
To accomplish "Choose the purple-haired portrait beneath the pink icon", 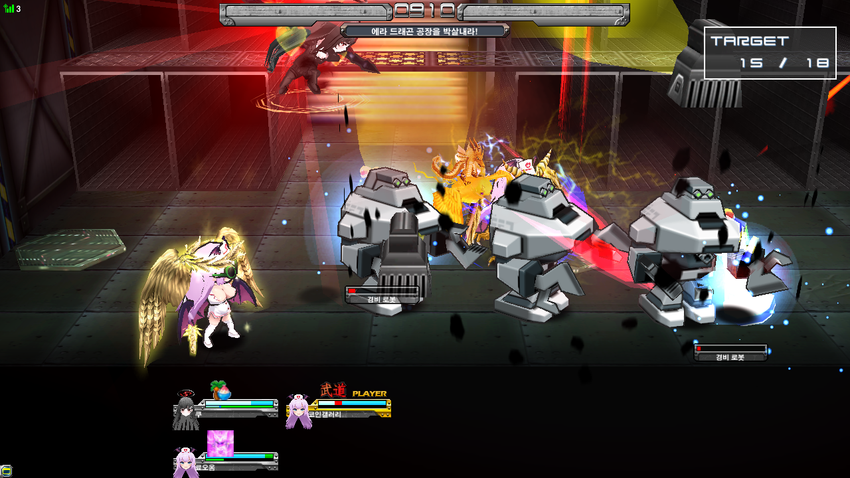I will tap(185, 461).
